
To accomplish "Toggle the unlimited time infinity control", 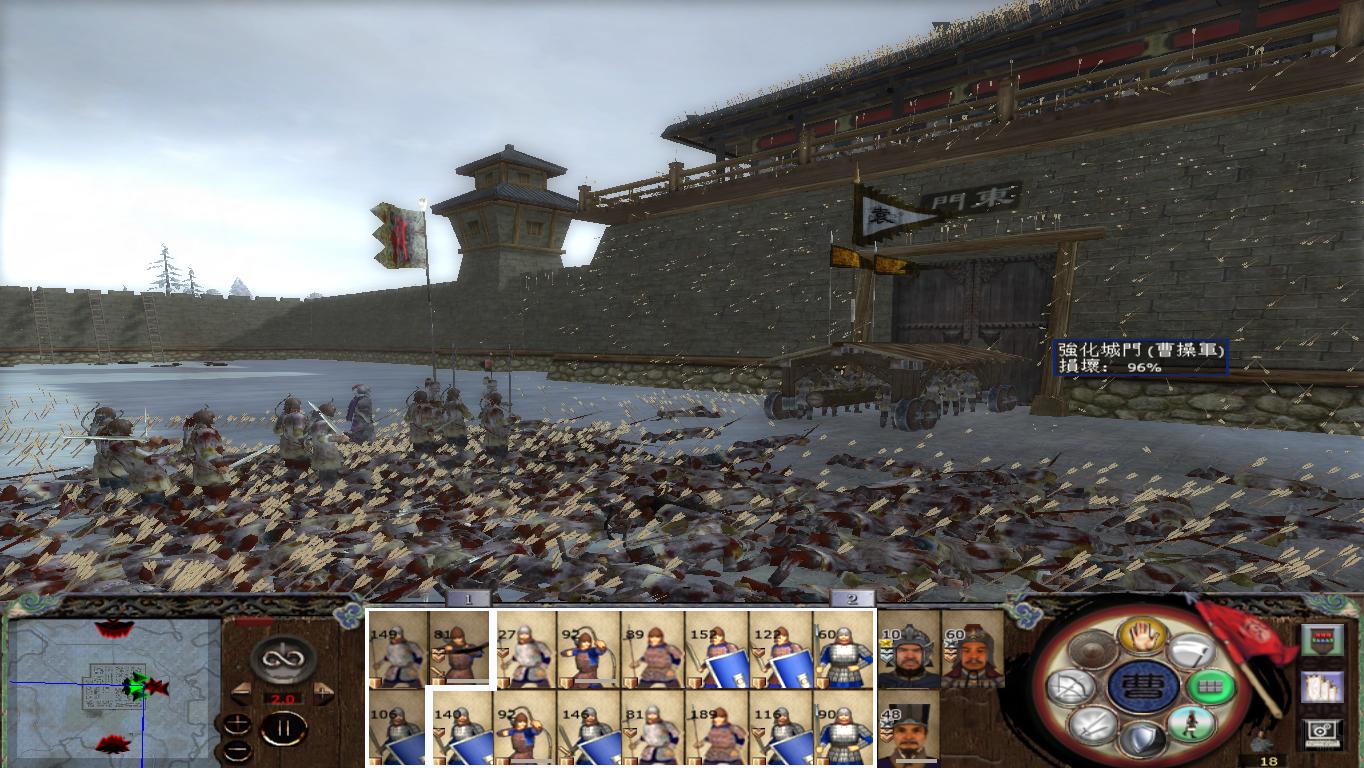I will coord(281,659).
